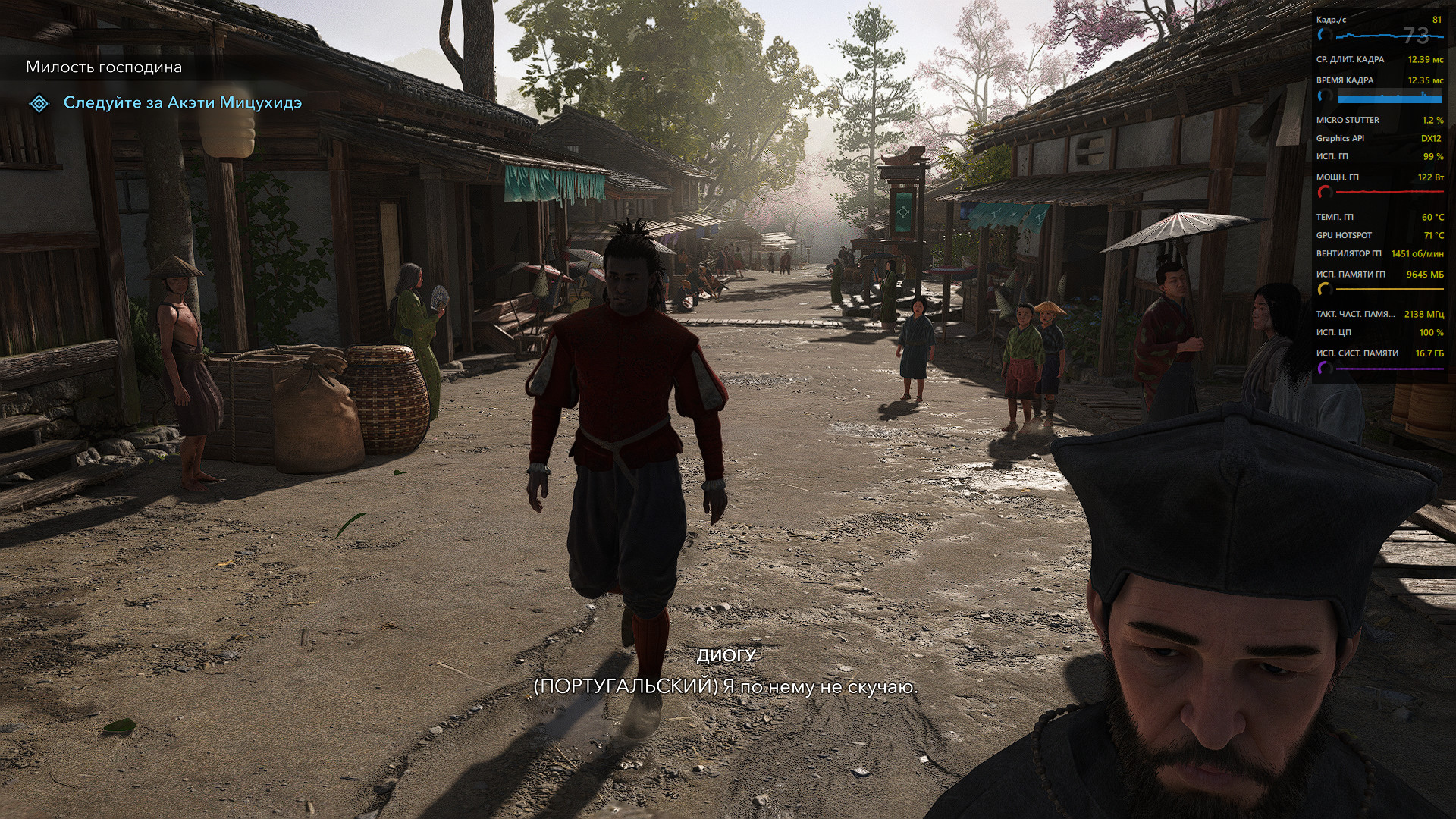The height and width of the screenshot is (819, 1456).
Task: Click the diamond objective marker icon
Action: pos(39,103)
